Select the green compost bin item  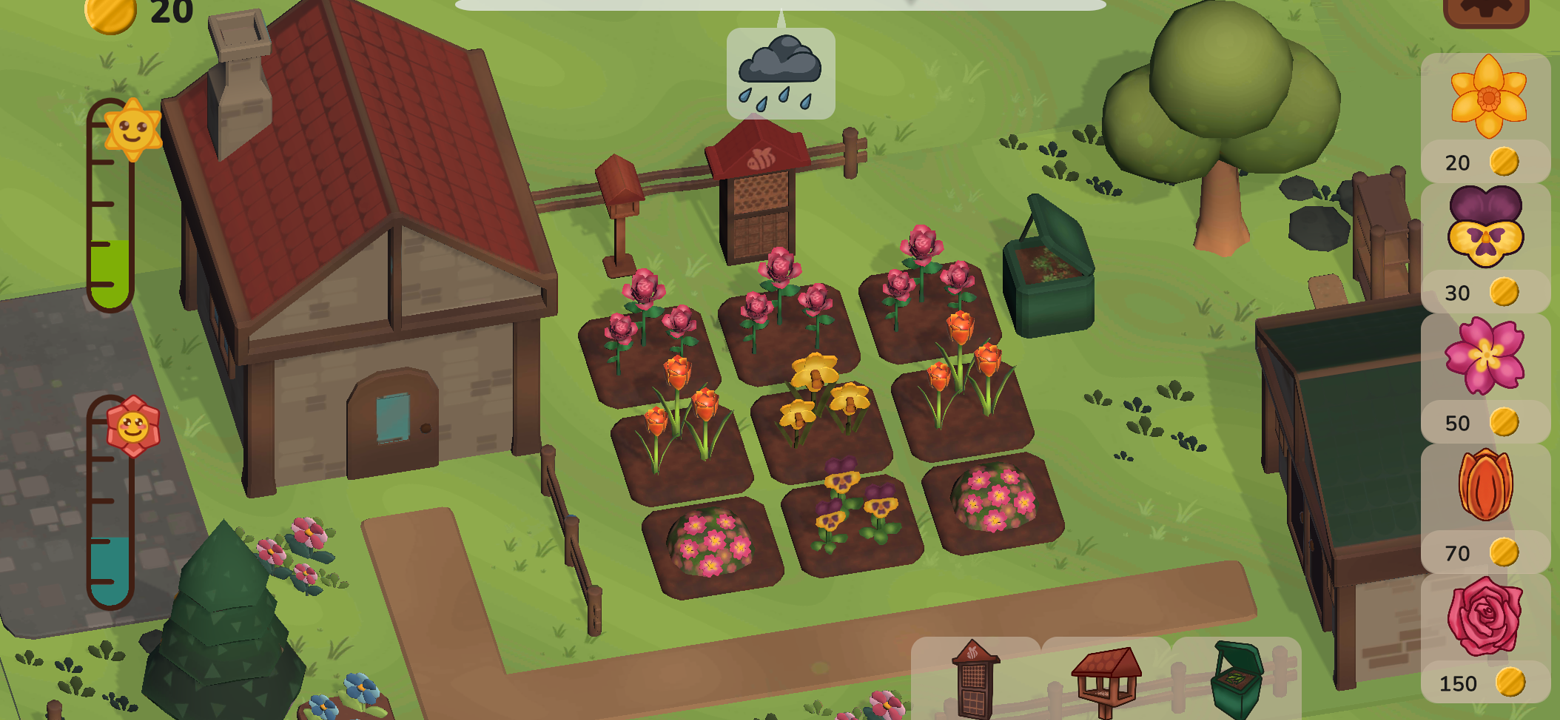pos(1237,680)
